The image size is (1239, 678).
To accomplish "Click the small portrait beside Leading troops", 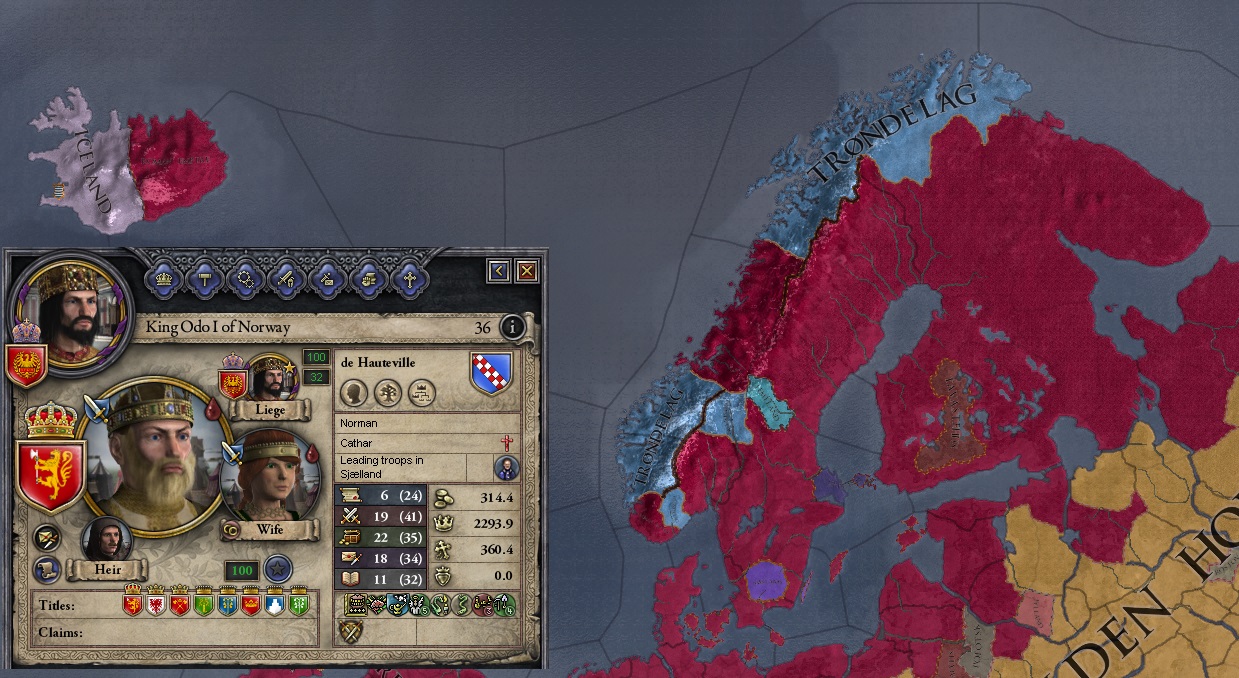I will [x=507, y=467].
